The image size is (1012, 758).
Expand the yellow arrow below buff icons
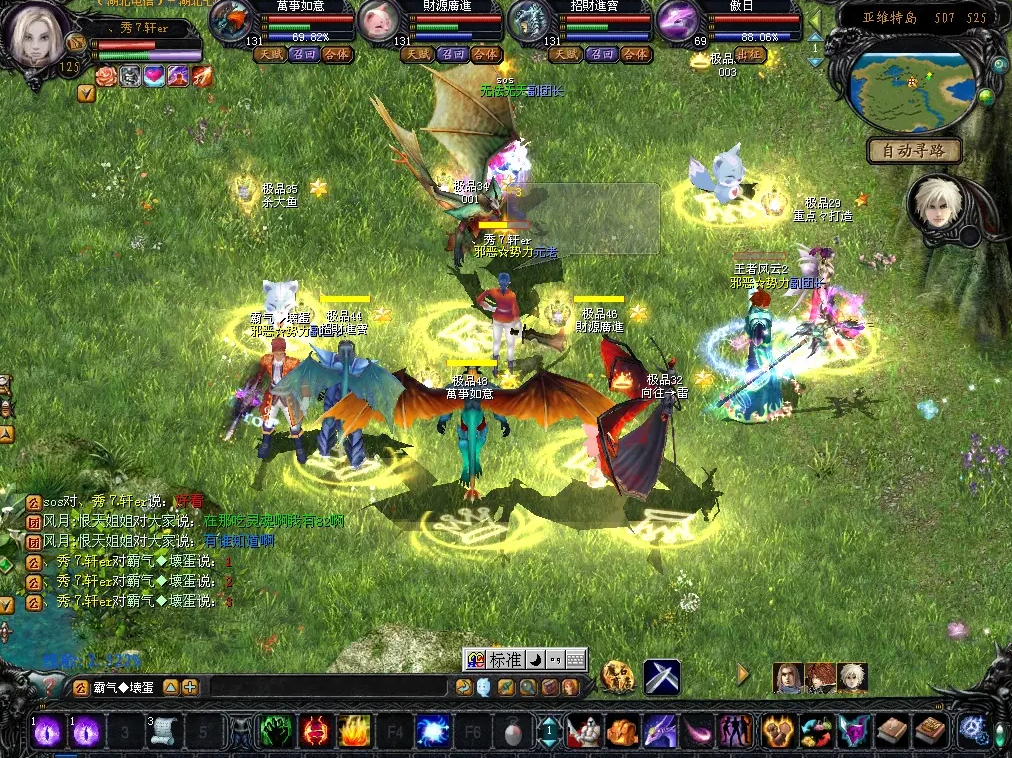click(86, 94)
